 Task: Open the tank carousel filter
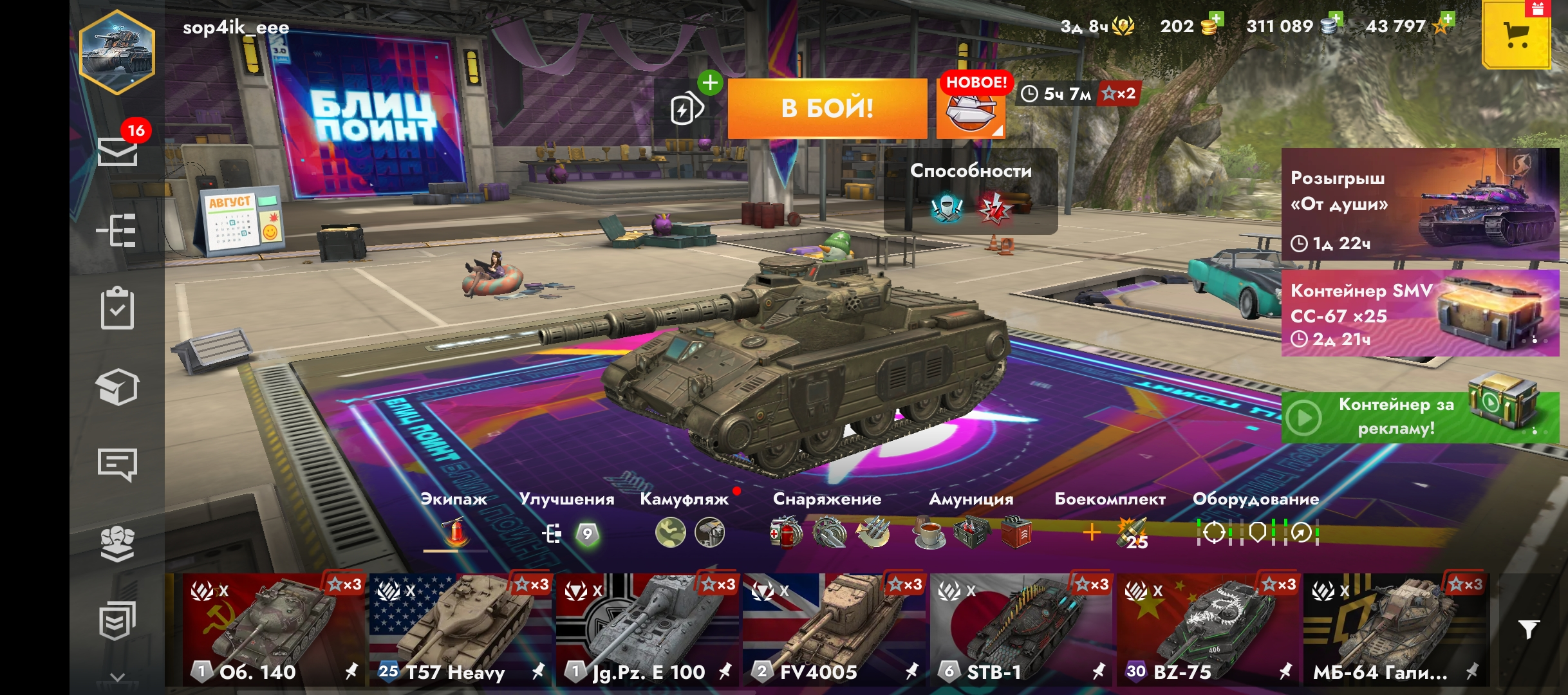(x=1528, y=629)
